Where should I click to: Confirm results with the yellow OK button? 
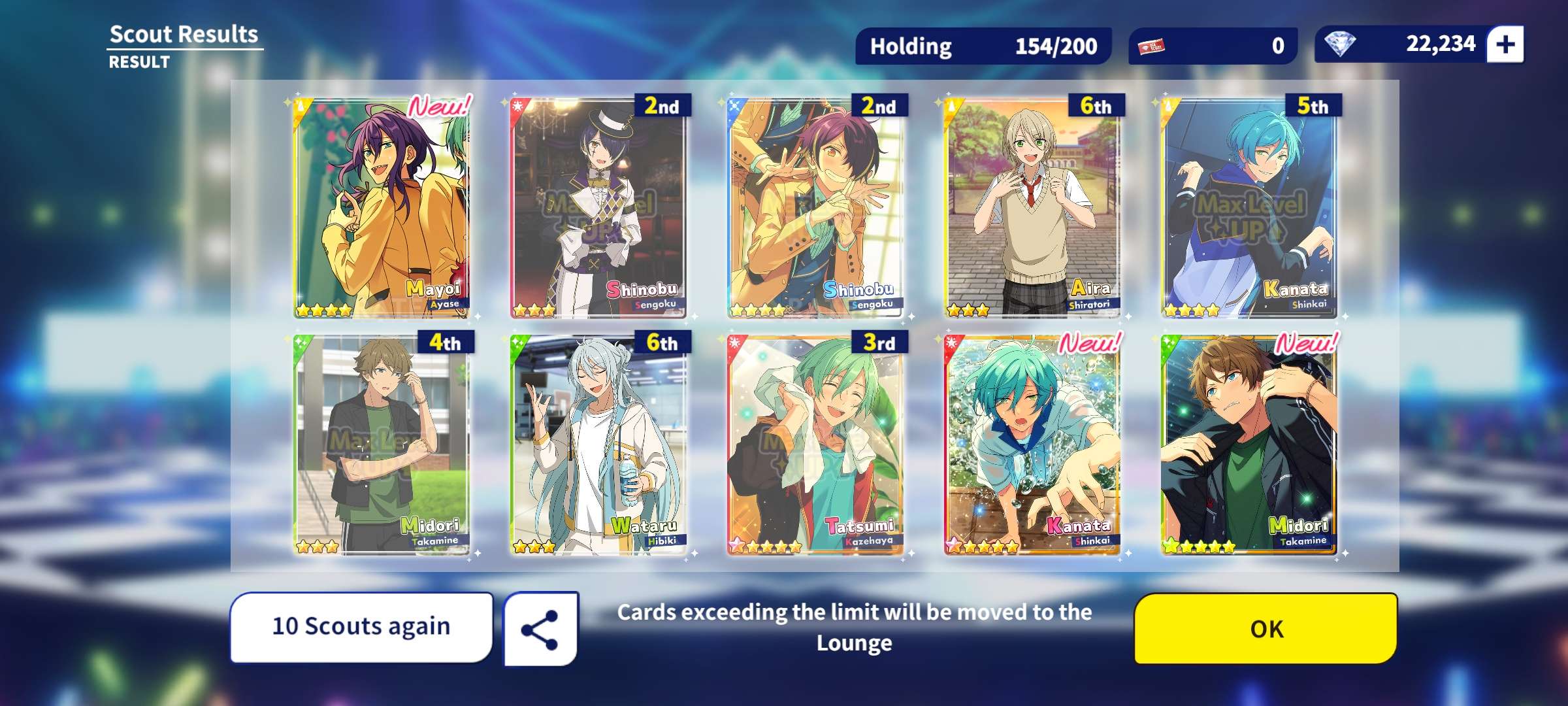[x=1266, y=628]
